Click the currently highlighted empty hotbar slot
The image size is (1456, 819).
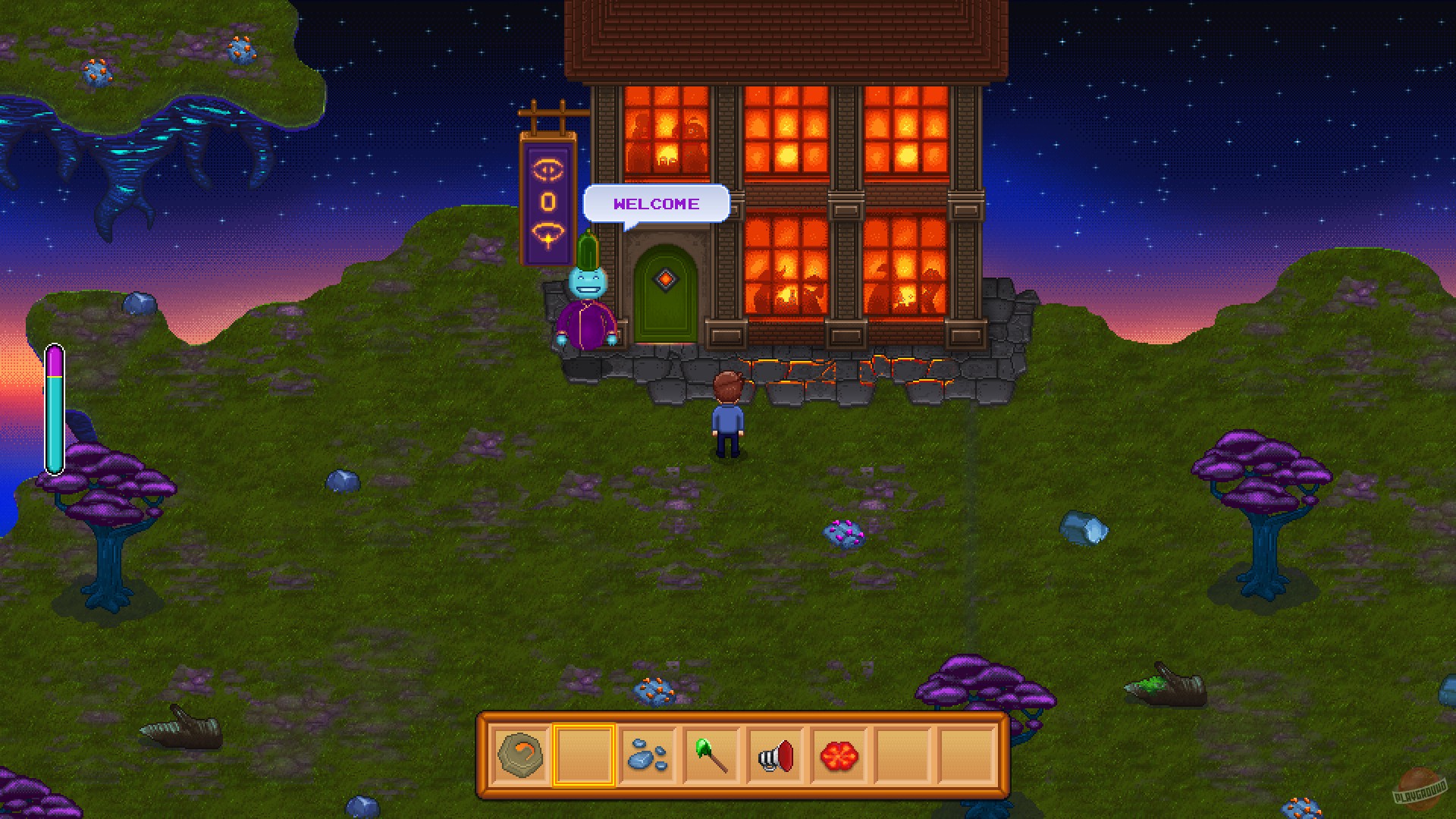584,756
